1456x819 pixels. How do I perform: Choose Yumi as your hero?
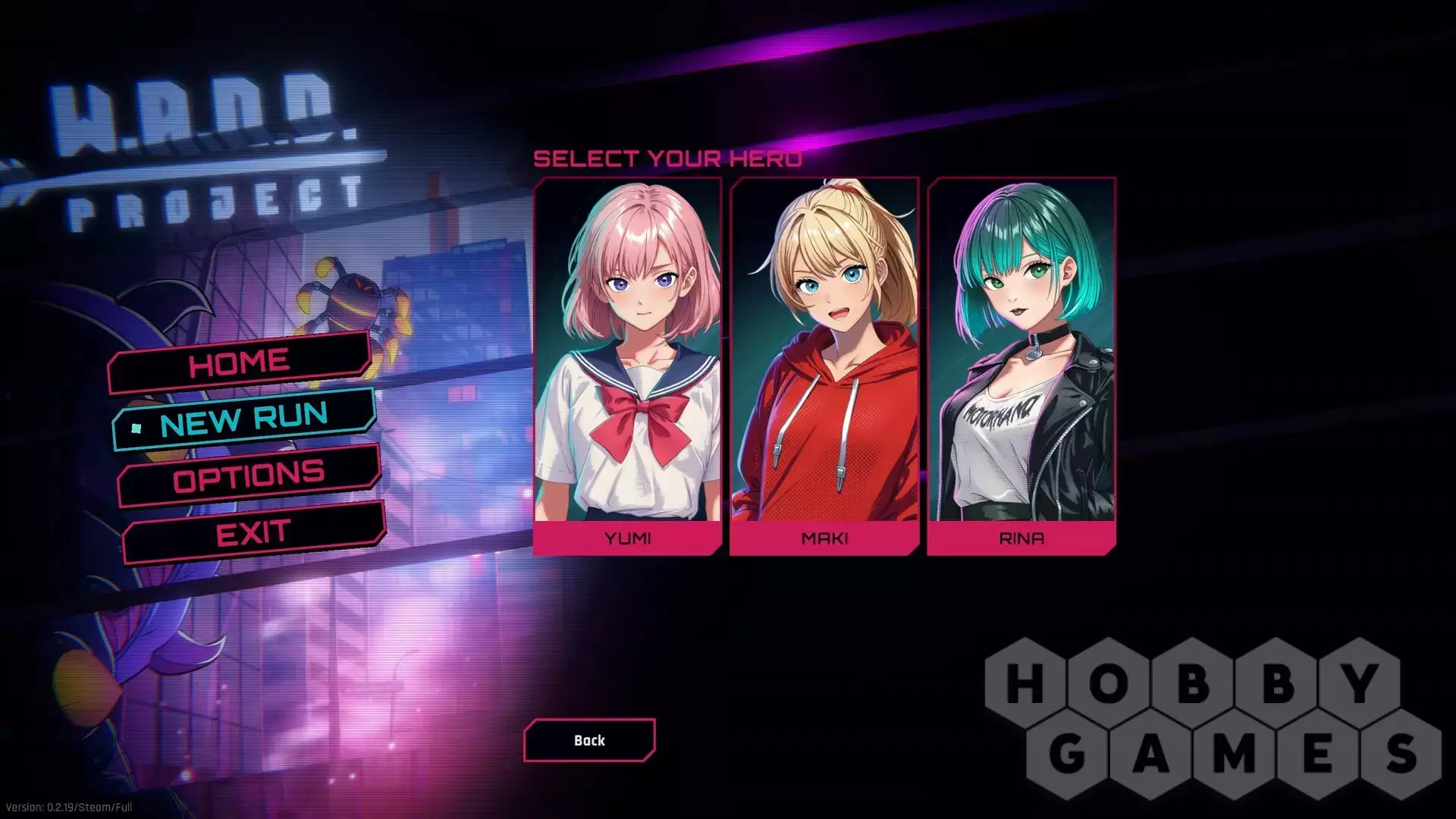[627, 366]
